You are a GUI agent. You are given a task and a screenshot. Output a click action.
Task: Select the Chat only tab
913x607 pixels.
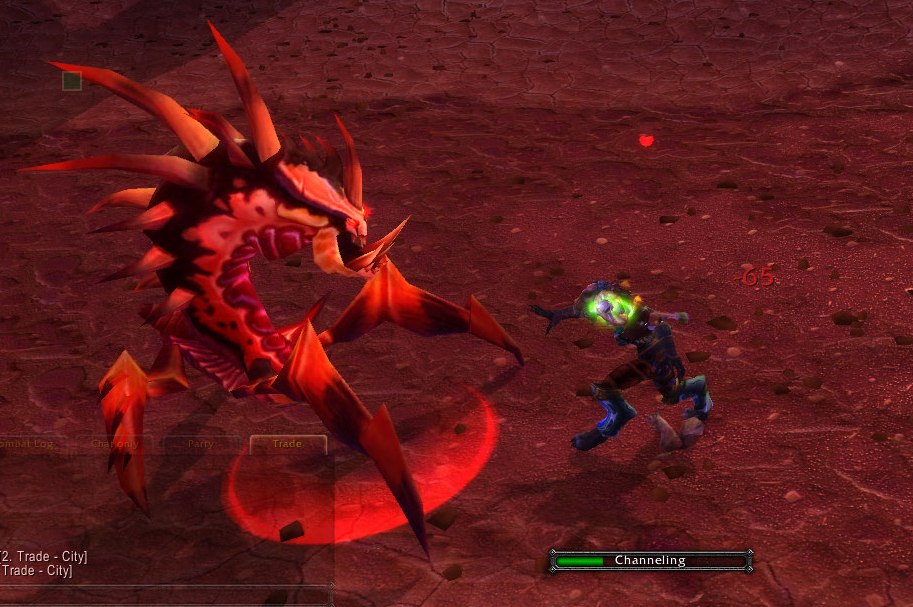[115, 444]
